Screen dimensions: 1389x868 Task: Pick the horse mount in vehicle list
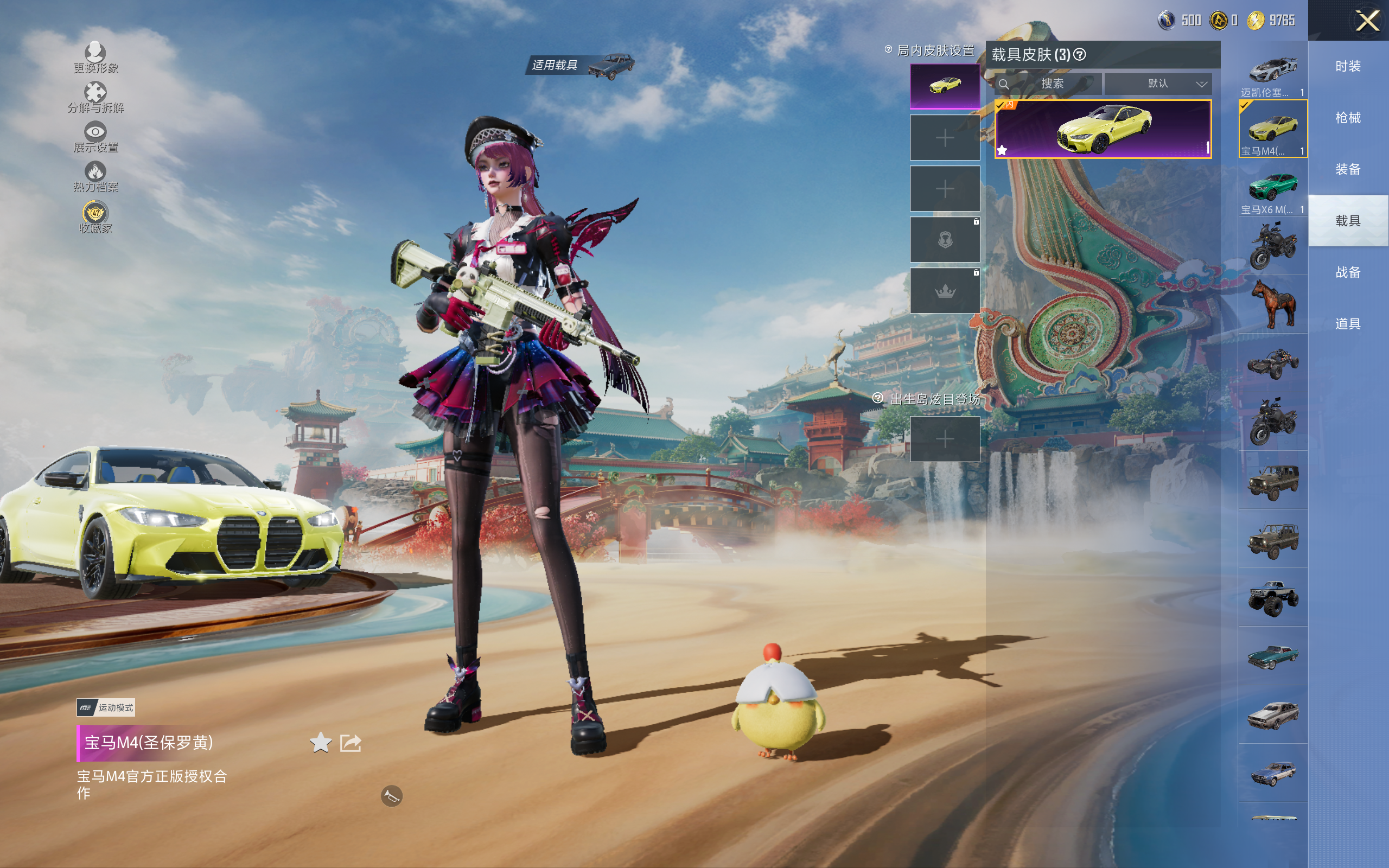1272,304
